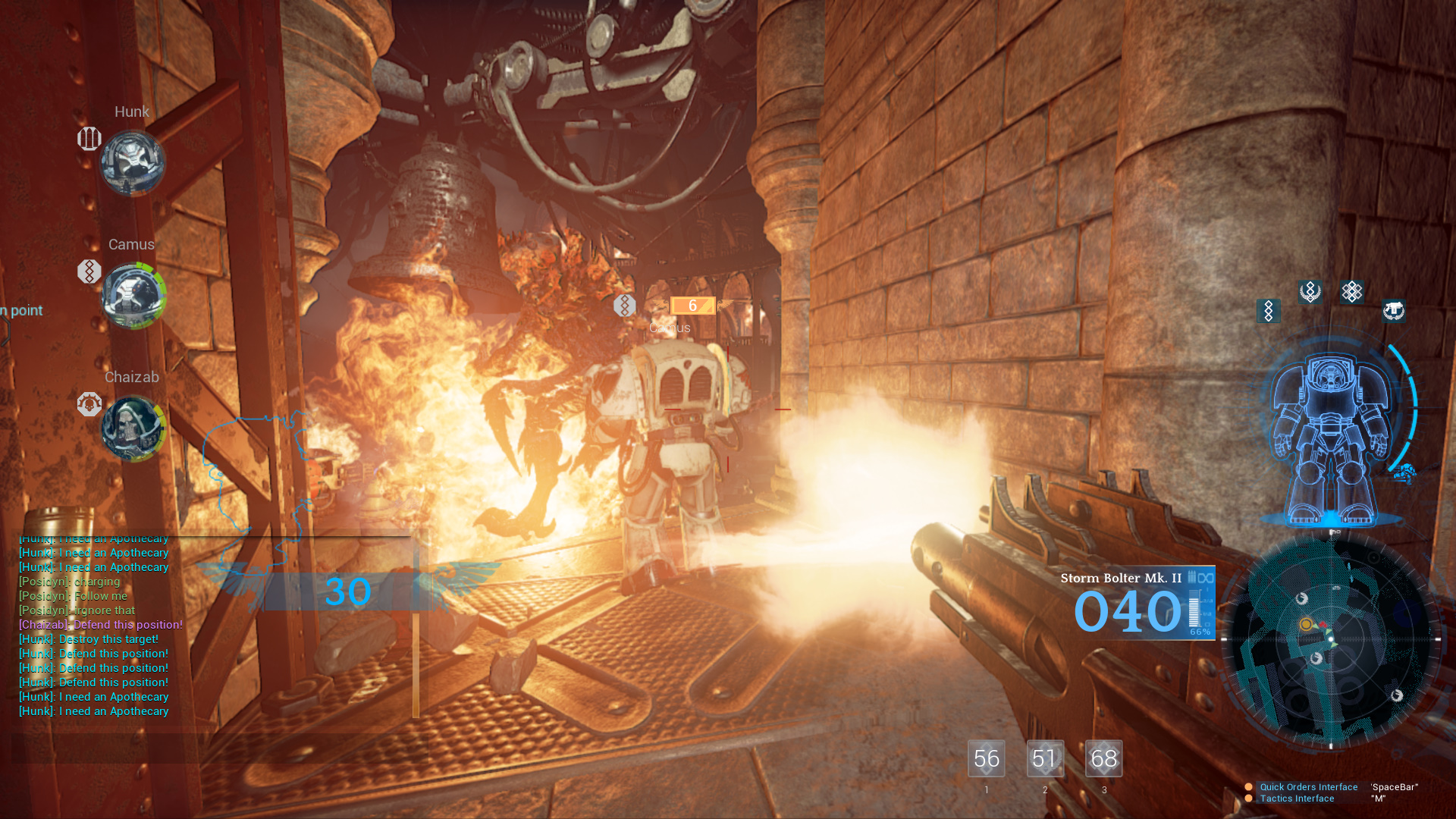Select the bolter with laurel perk icon
Screen dimensions: 1456x819
1392,311
